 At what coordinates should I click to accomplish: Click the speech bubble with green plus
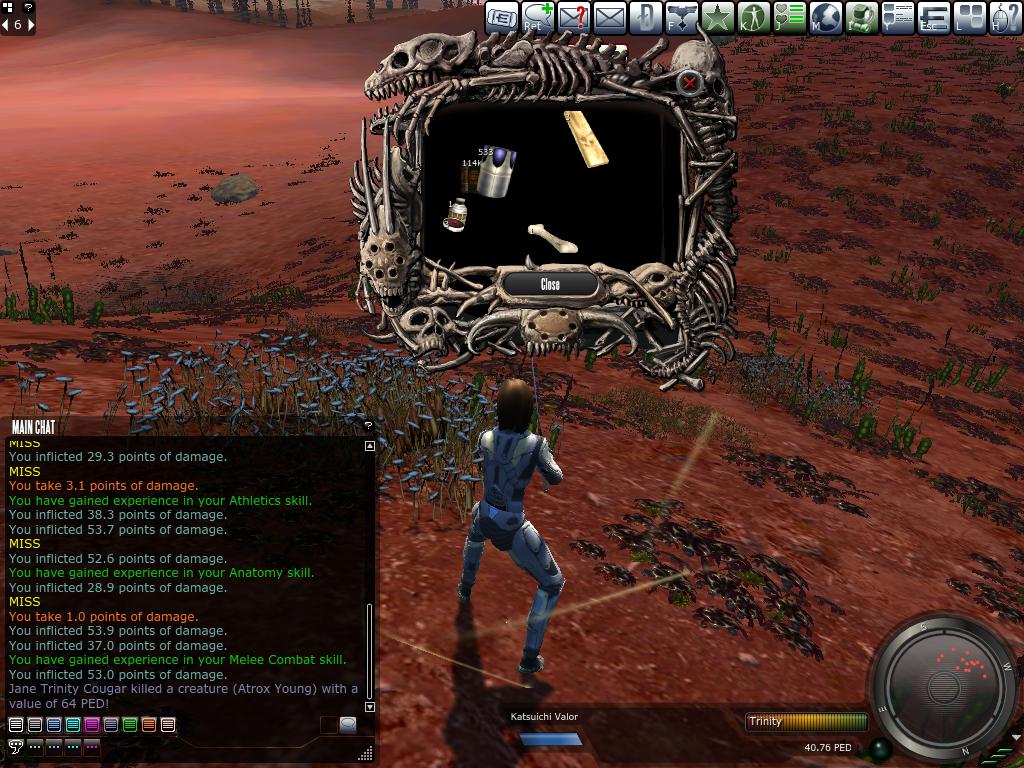pos(538,18)
